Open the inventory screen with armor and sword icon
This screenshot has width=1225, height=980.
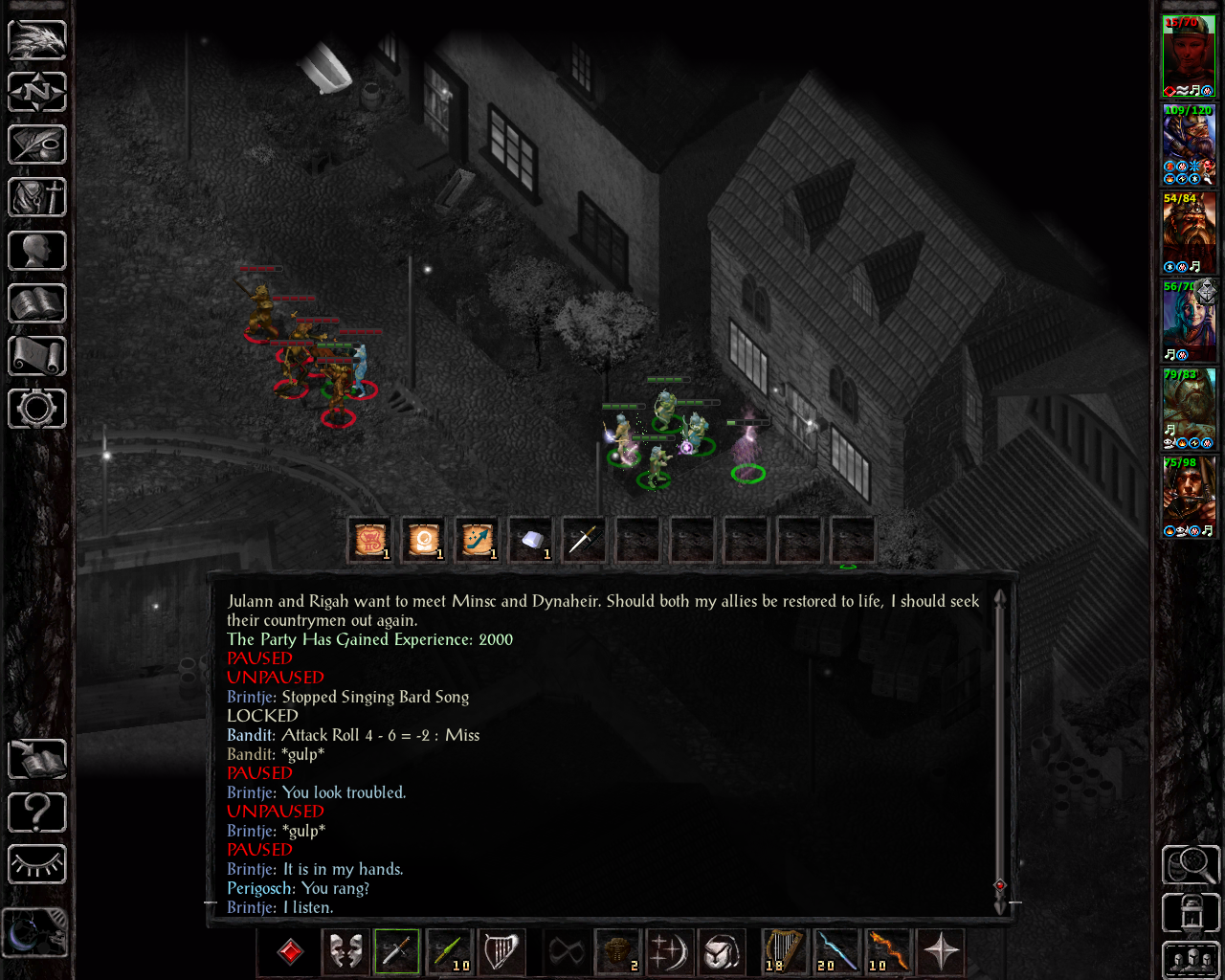[37, 198]
